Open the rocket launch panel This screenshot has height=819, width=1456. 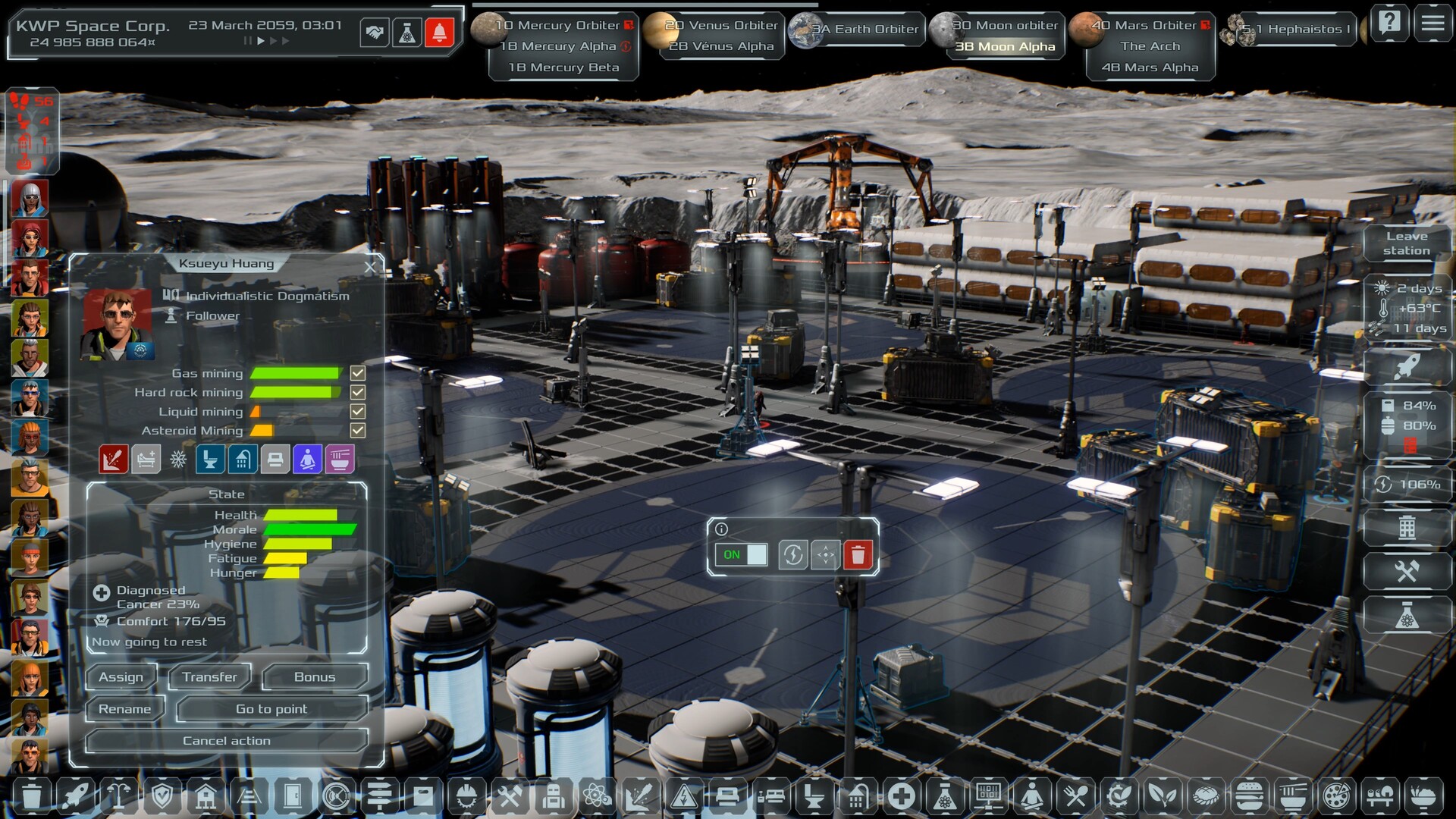click(1407, 368)
